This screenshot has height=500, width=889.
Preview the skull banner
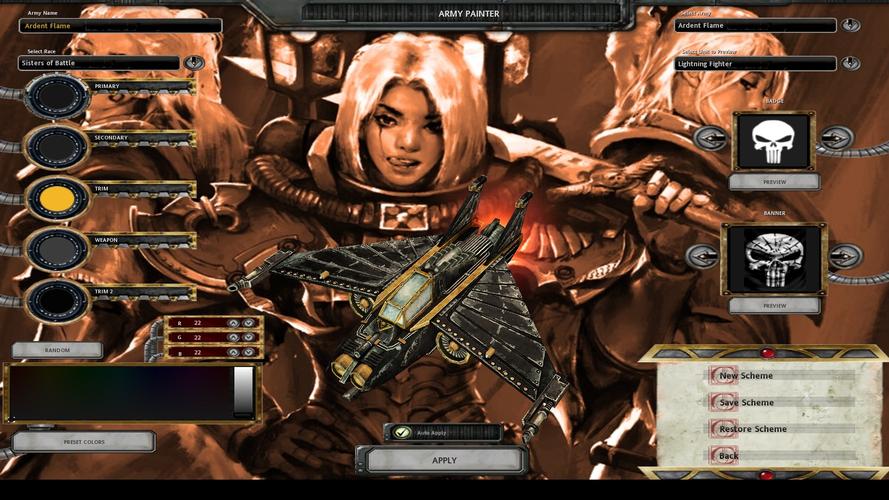click(774, 305)
